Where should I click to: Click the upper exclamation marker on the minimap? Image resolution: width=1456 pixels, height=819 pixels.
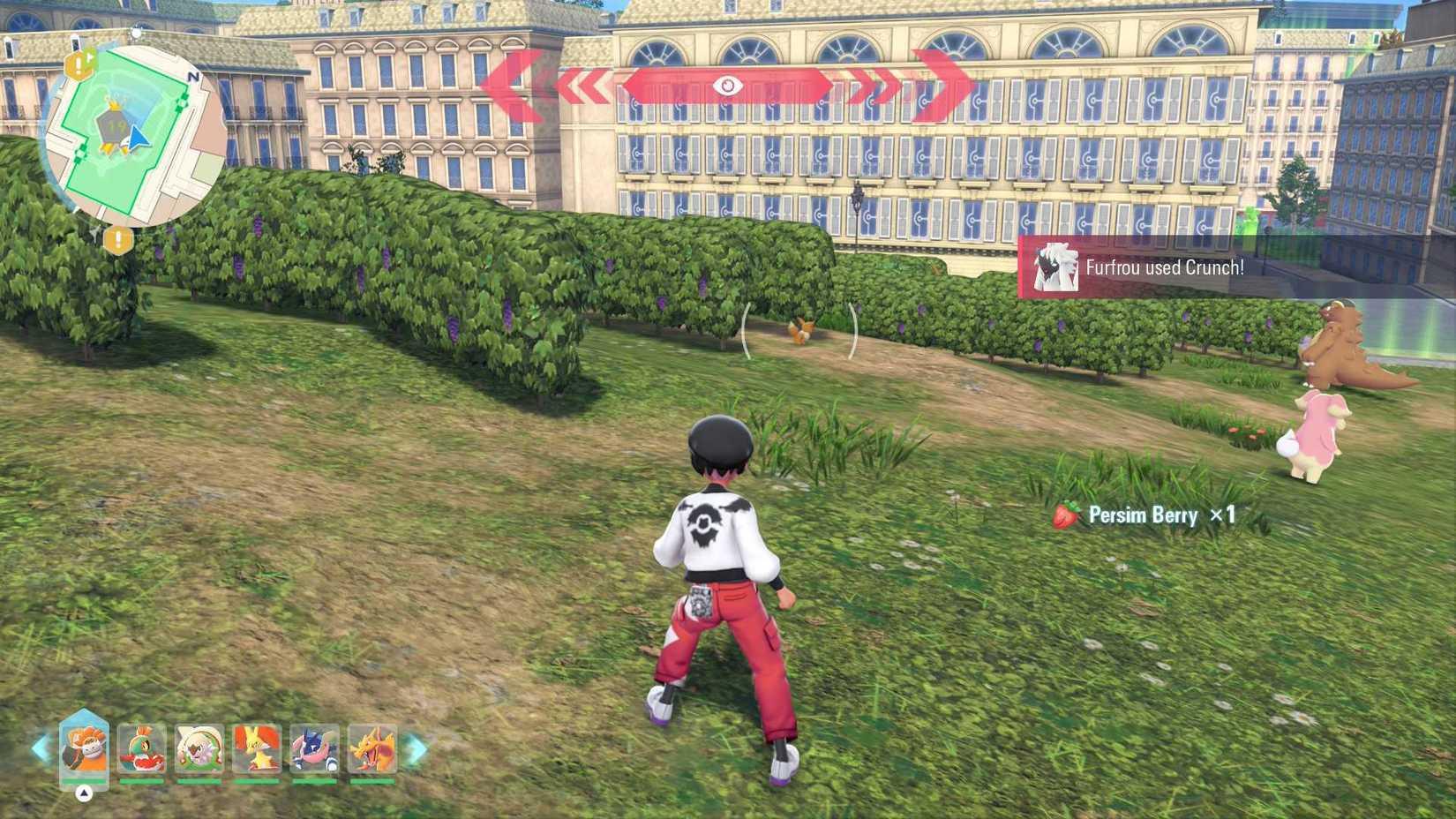pos(80,63)
